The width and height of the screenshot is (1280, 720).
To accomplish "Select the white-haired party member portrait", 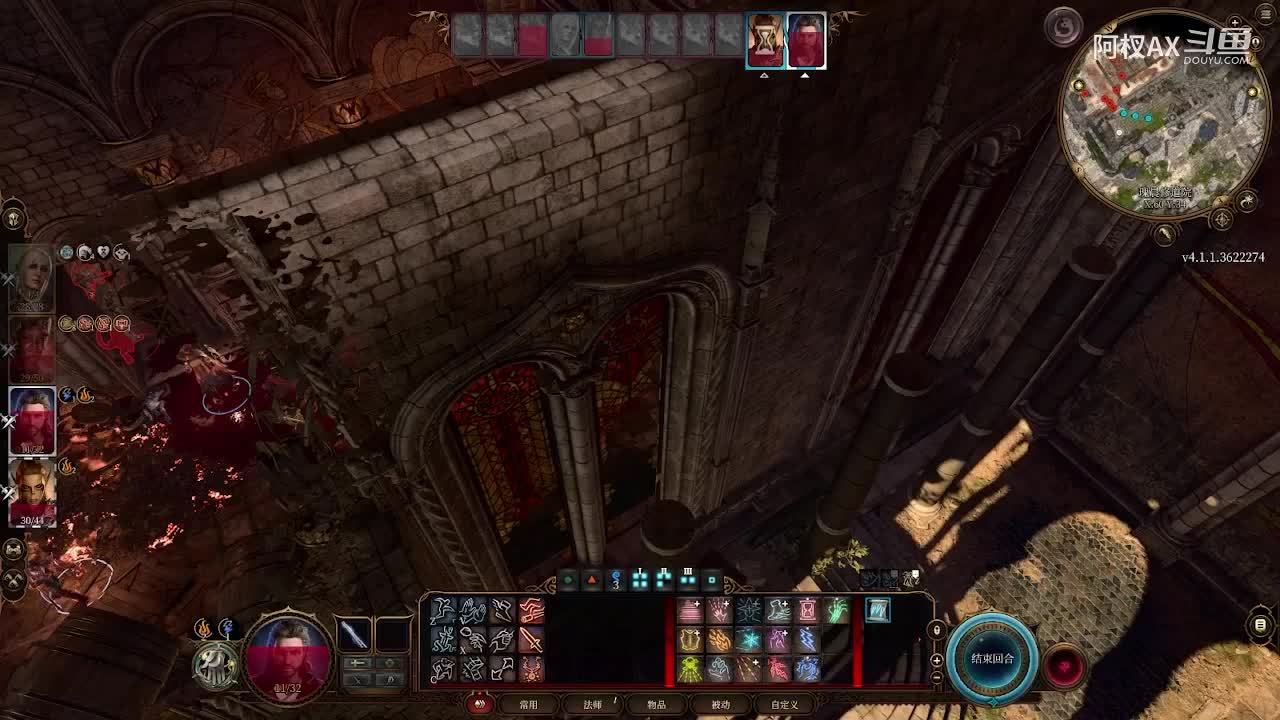I will tap(31, 278).
